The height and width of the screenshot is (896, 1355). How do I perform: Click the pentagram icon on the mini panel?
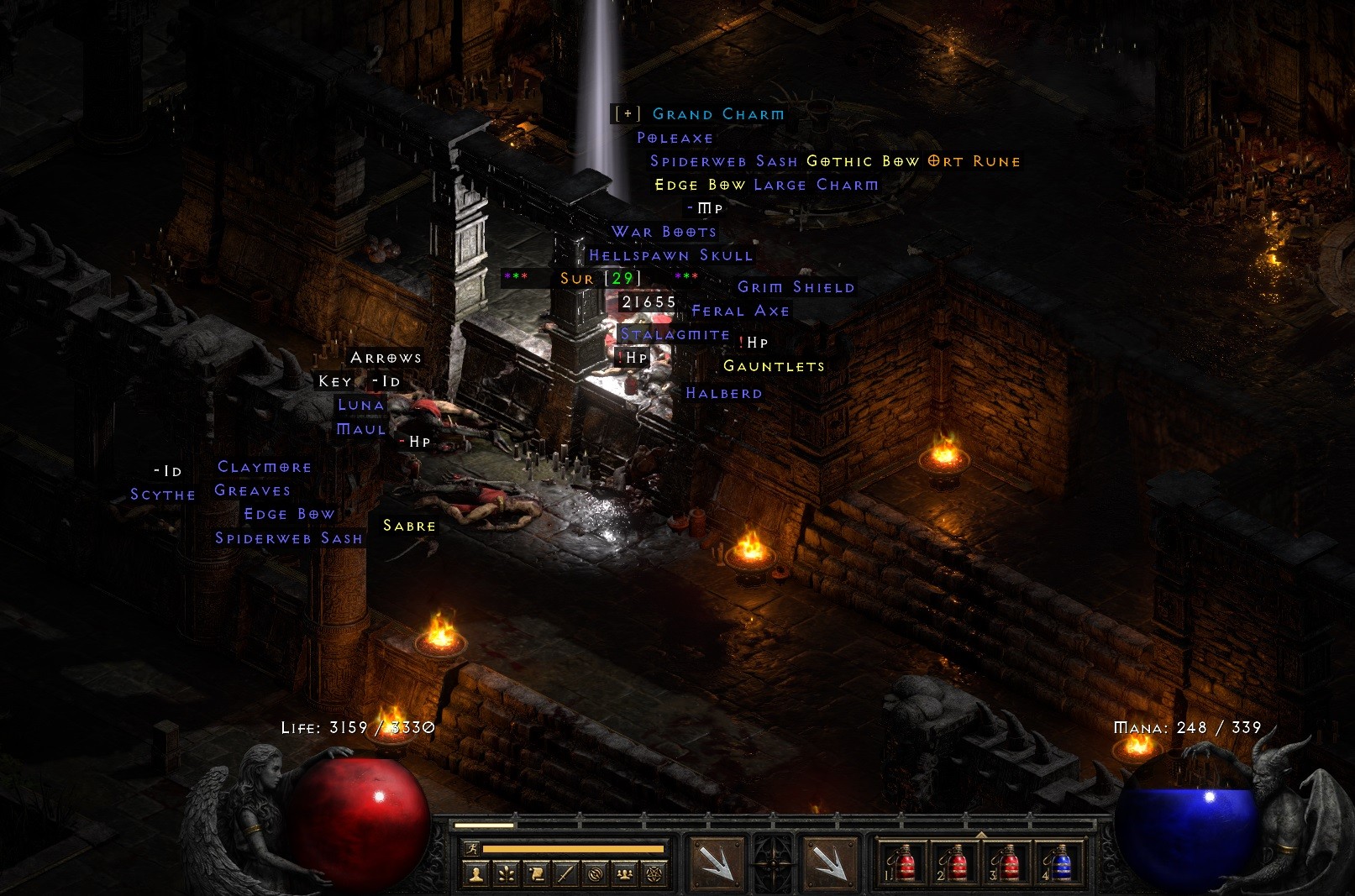pos(654,873)
